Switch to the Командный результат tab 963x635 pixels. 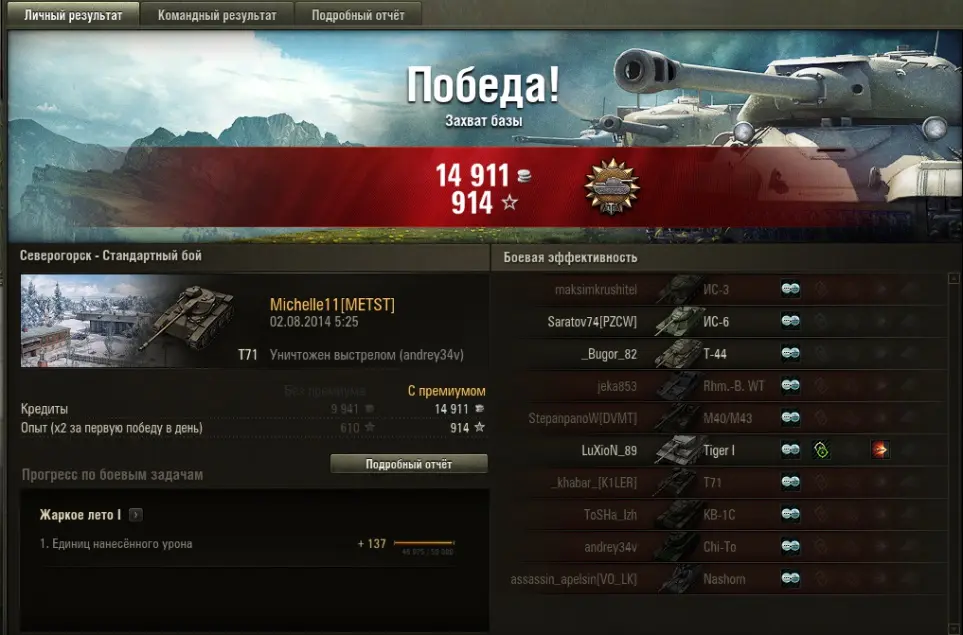216,16
